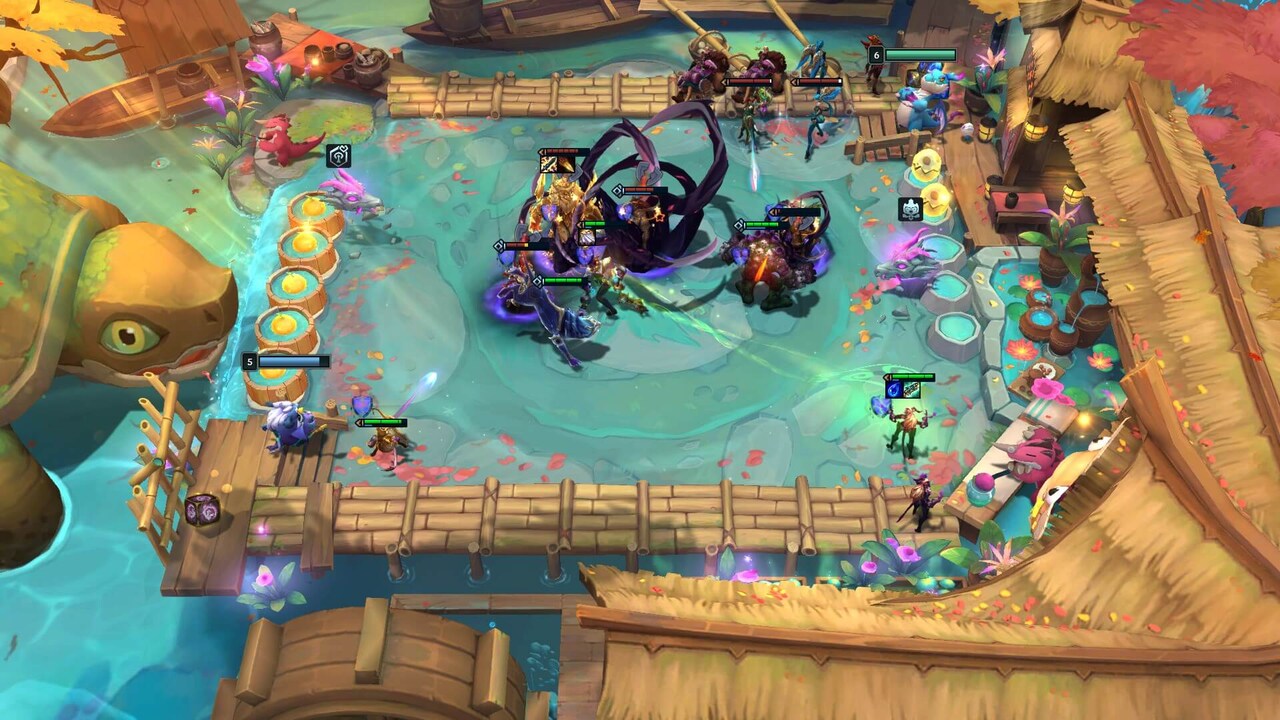Click the crest emblem icon beside the golden orbs

coord(911,210)
